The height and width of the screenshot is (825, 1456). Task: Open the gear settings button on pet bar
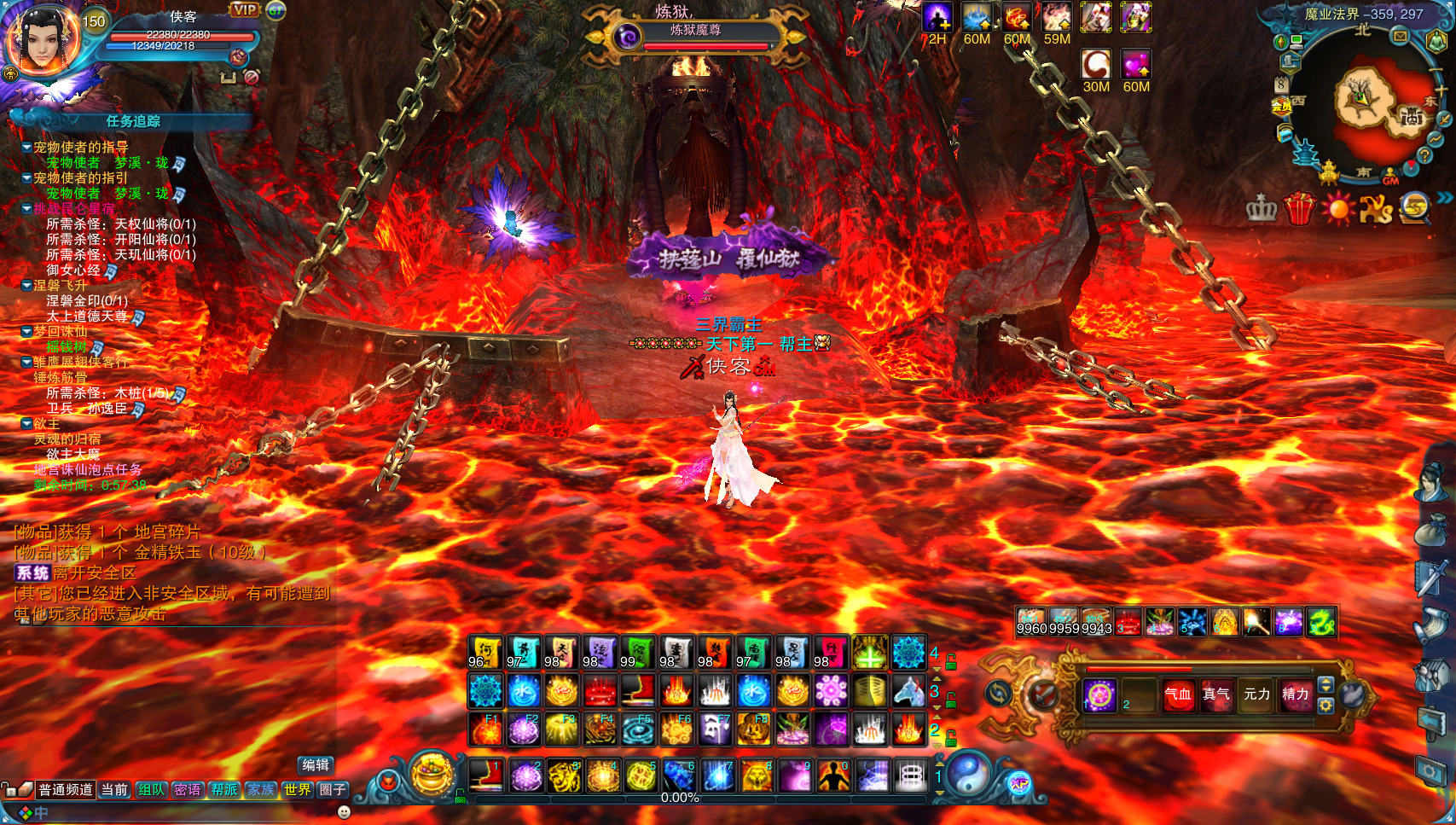[x=1325, y=706]
